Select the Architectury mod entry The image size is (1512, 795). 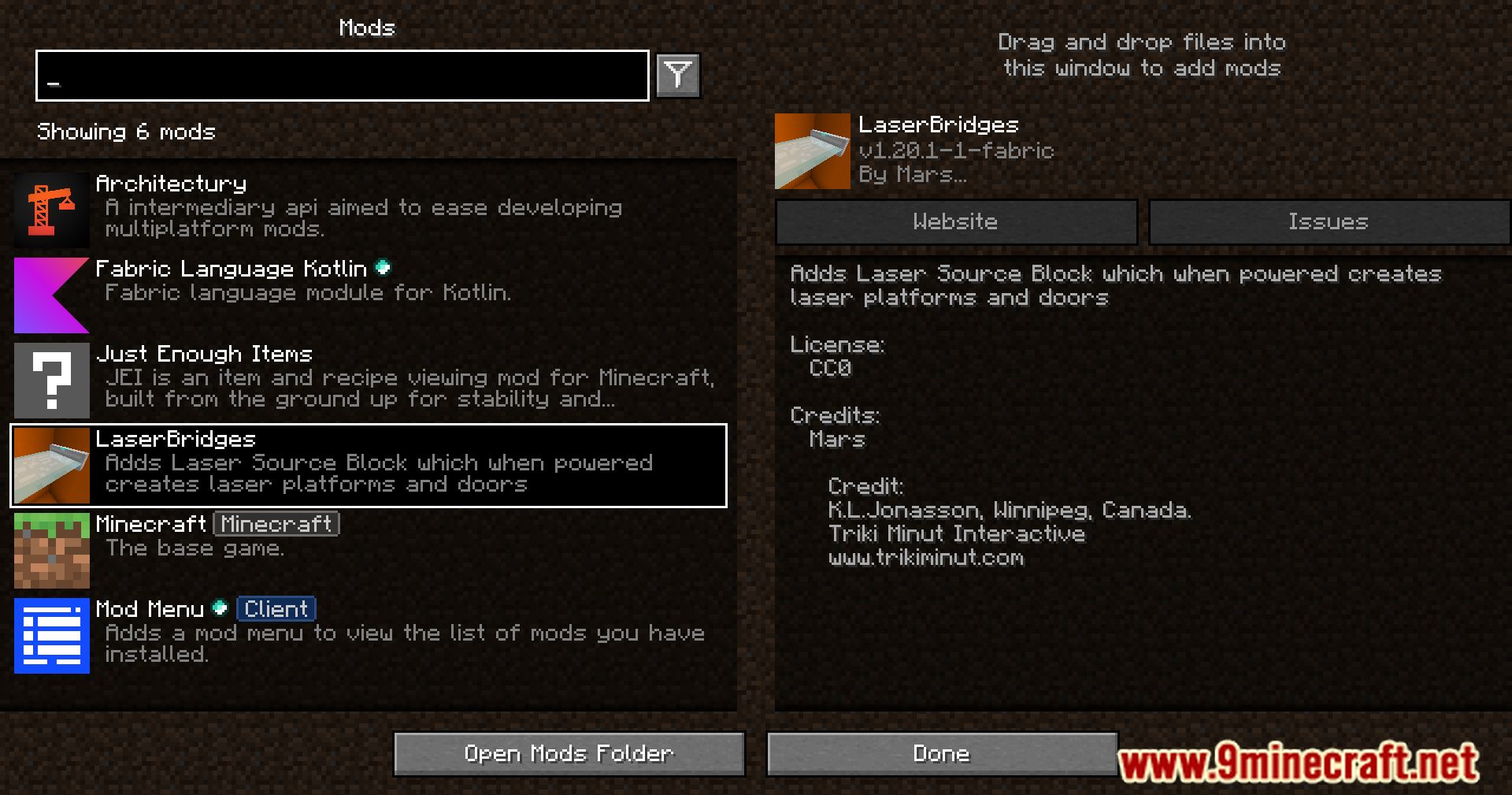point(369,208)
